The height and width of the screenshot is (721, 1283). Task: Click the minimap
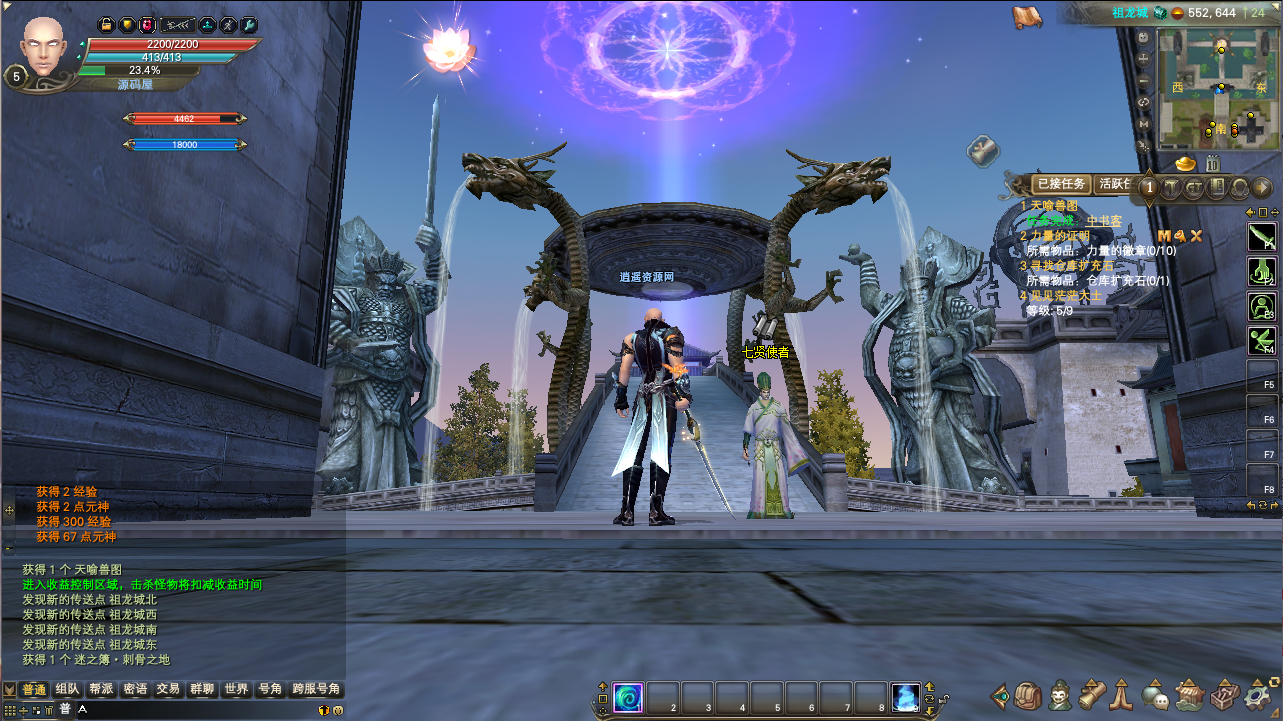1218,88
